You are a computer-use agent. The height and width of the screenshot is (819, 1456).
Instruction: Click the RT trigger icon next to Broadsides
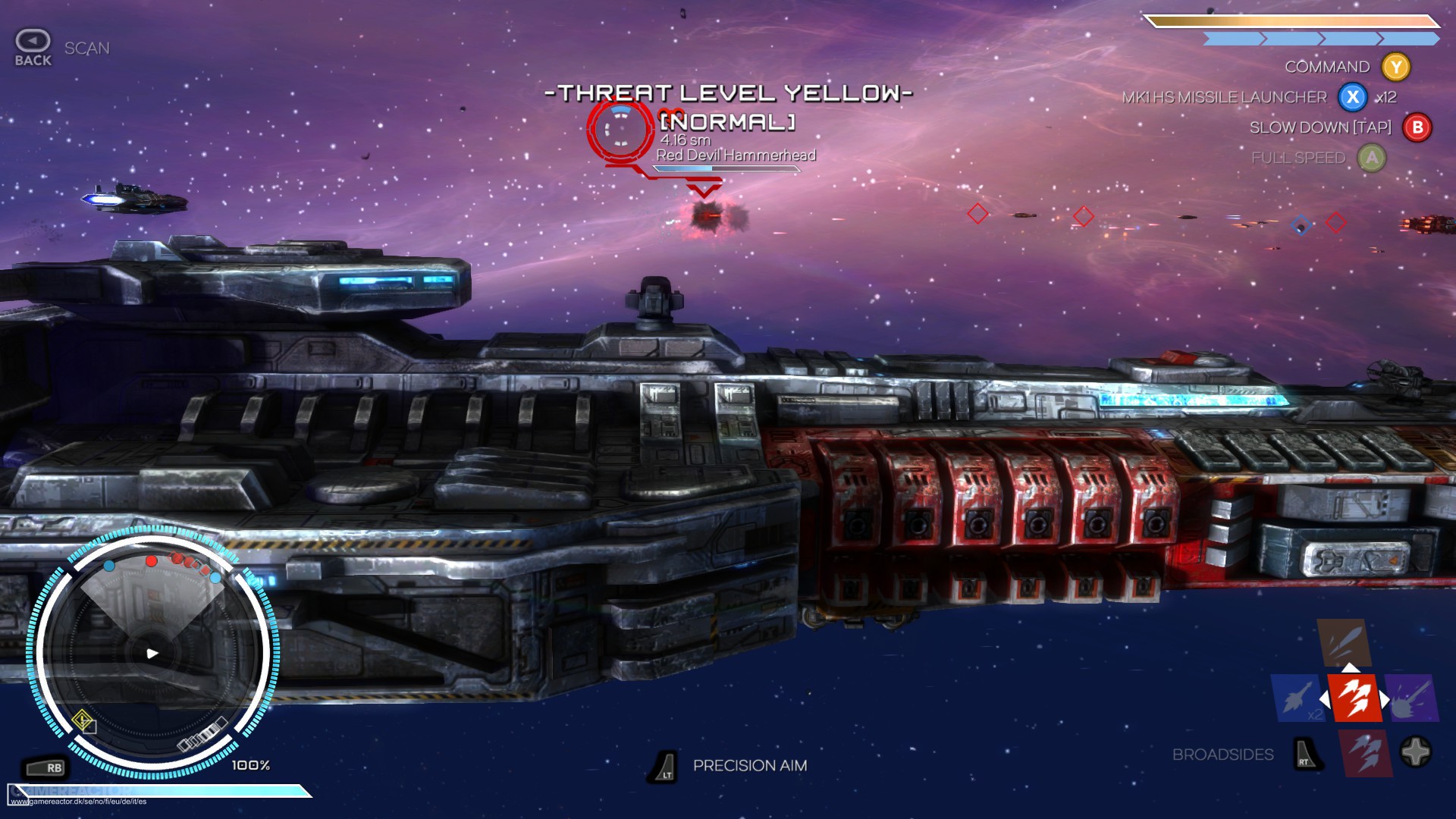coord(1305,755)
